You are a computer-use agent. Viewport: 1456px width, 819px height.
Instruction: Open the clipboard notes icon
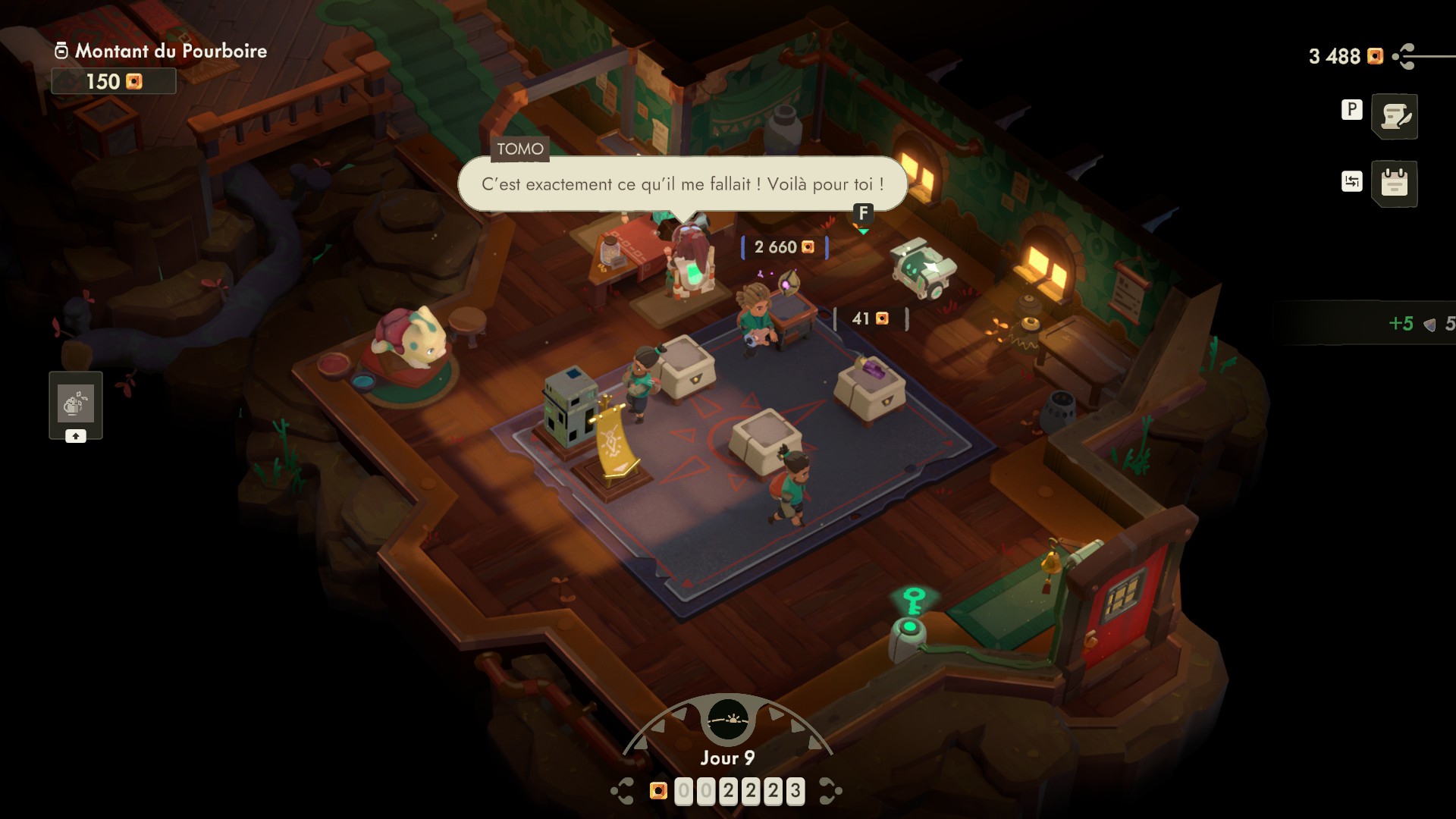[1395, 184]
